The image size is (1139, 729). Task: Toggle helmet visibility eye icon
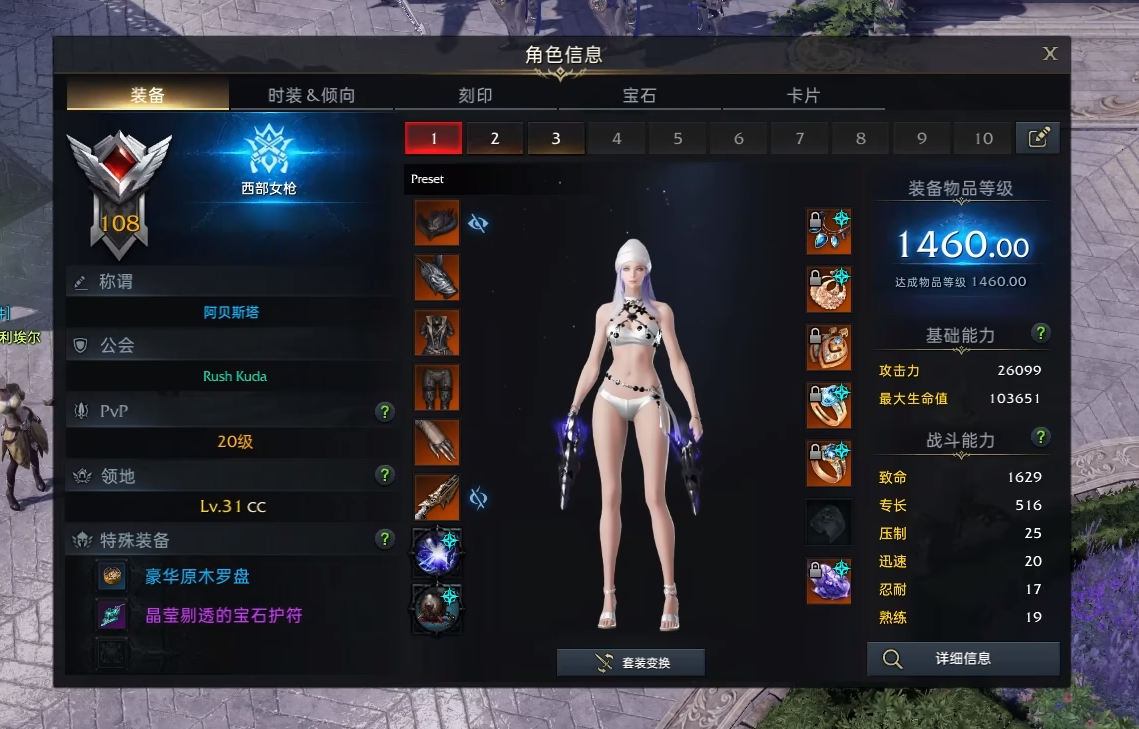click(x=478, y=223)
